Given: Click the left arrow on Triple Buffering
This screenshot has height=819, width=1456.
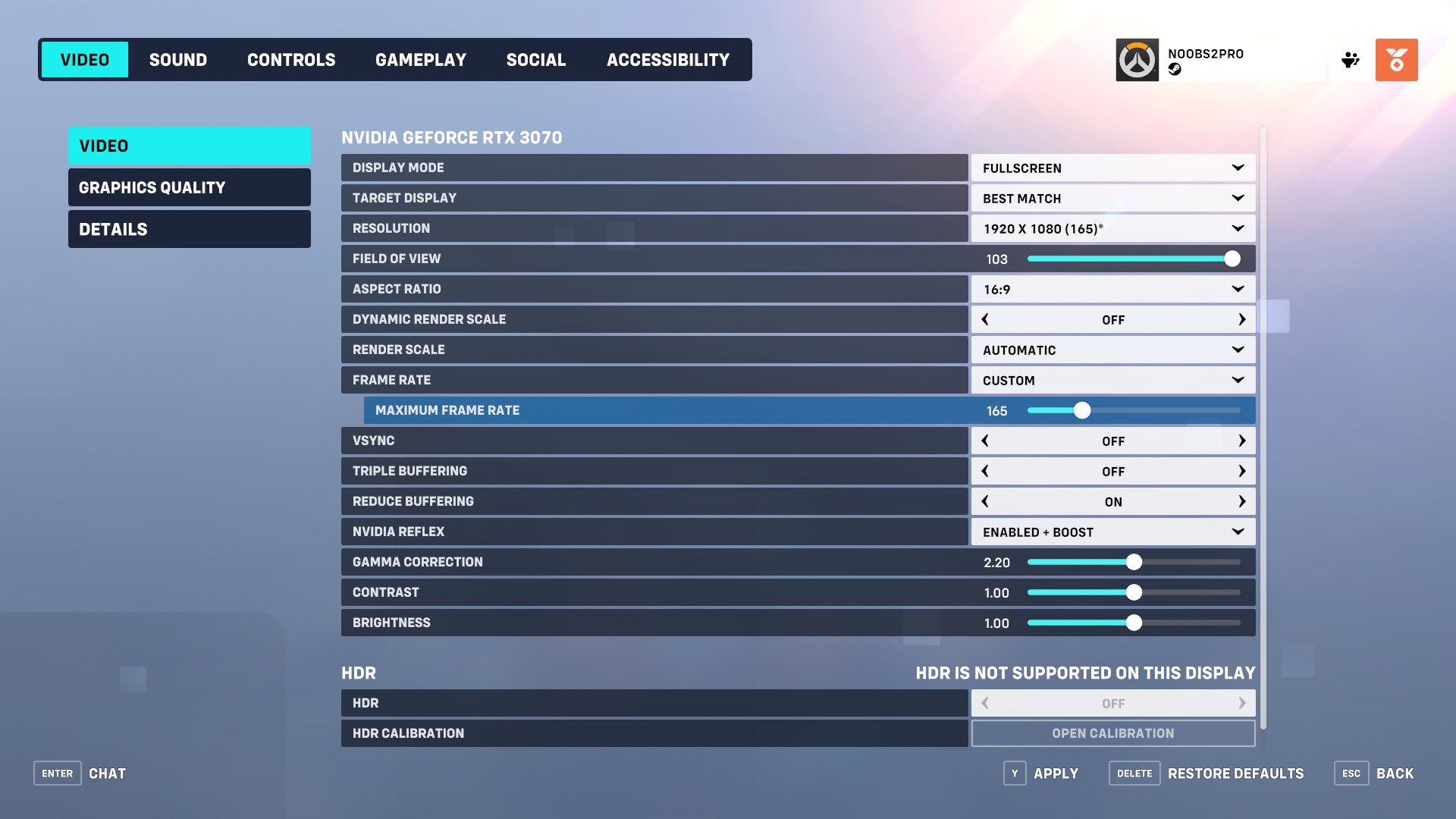Looking at the screenshot, I should (984, 471).
